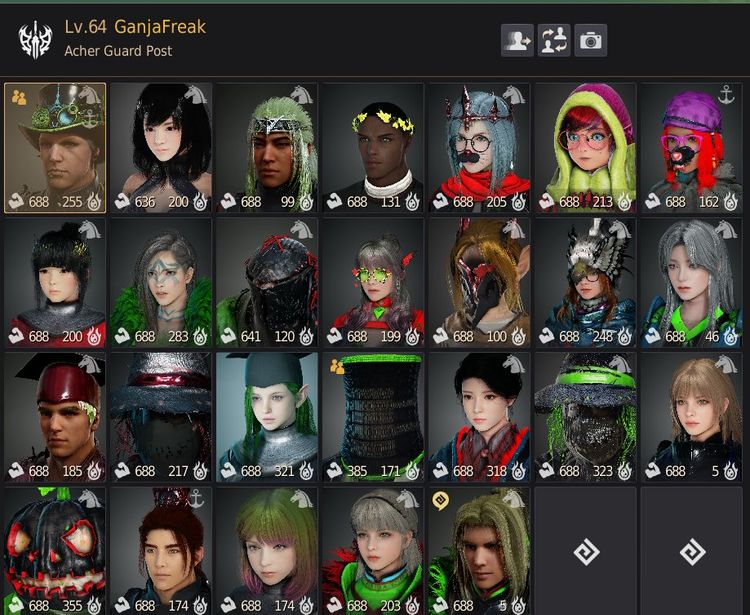Choose the grey-haired character with face tattoo
Image resolution: width=750 pixels, height=615 pixels.
161,282
